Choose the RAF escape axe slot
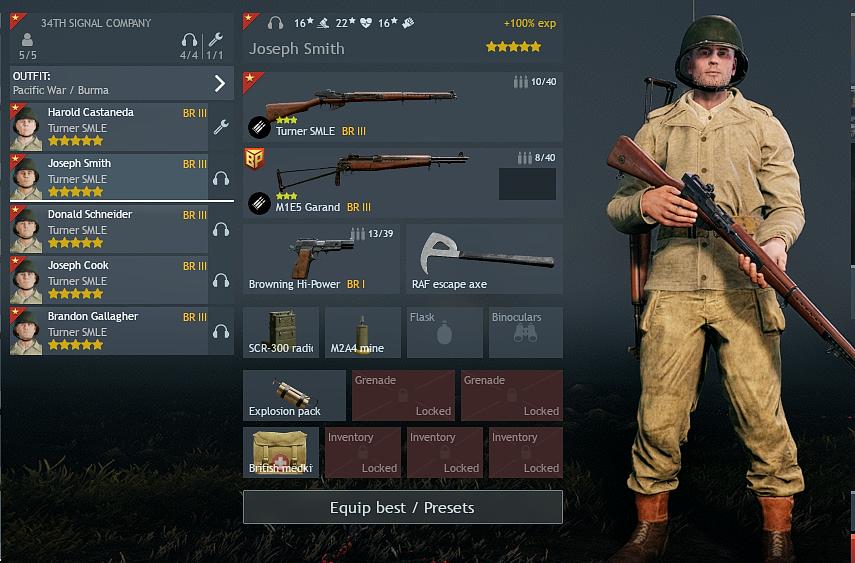 [484, 259]
